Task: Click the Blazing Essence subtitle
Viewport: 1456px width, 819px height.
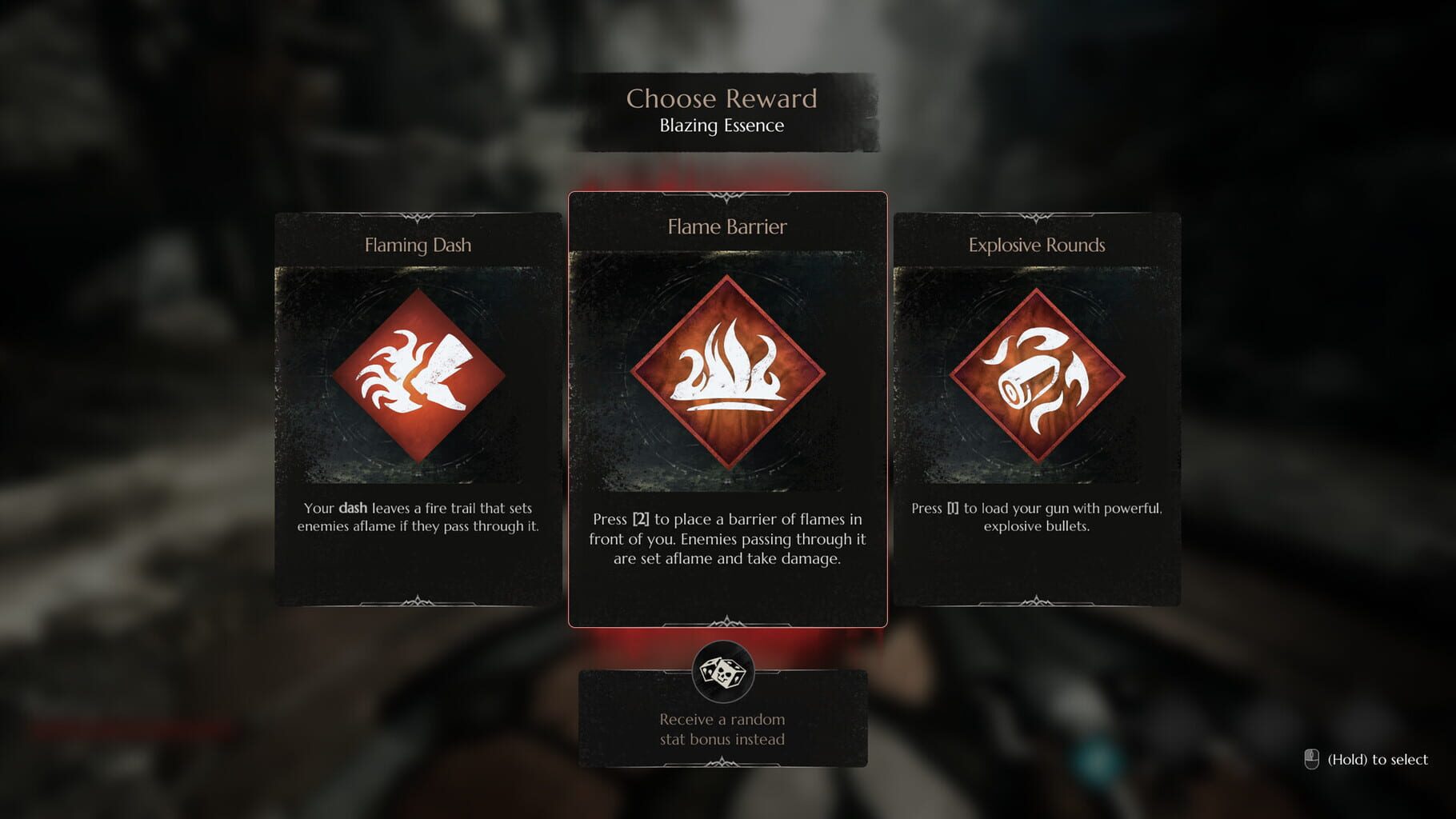Action: point(722,126)
